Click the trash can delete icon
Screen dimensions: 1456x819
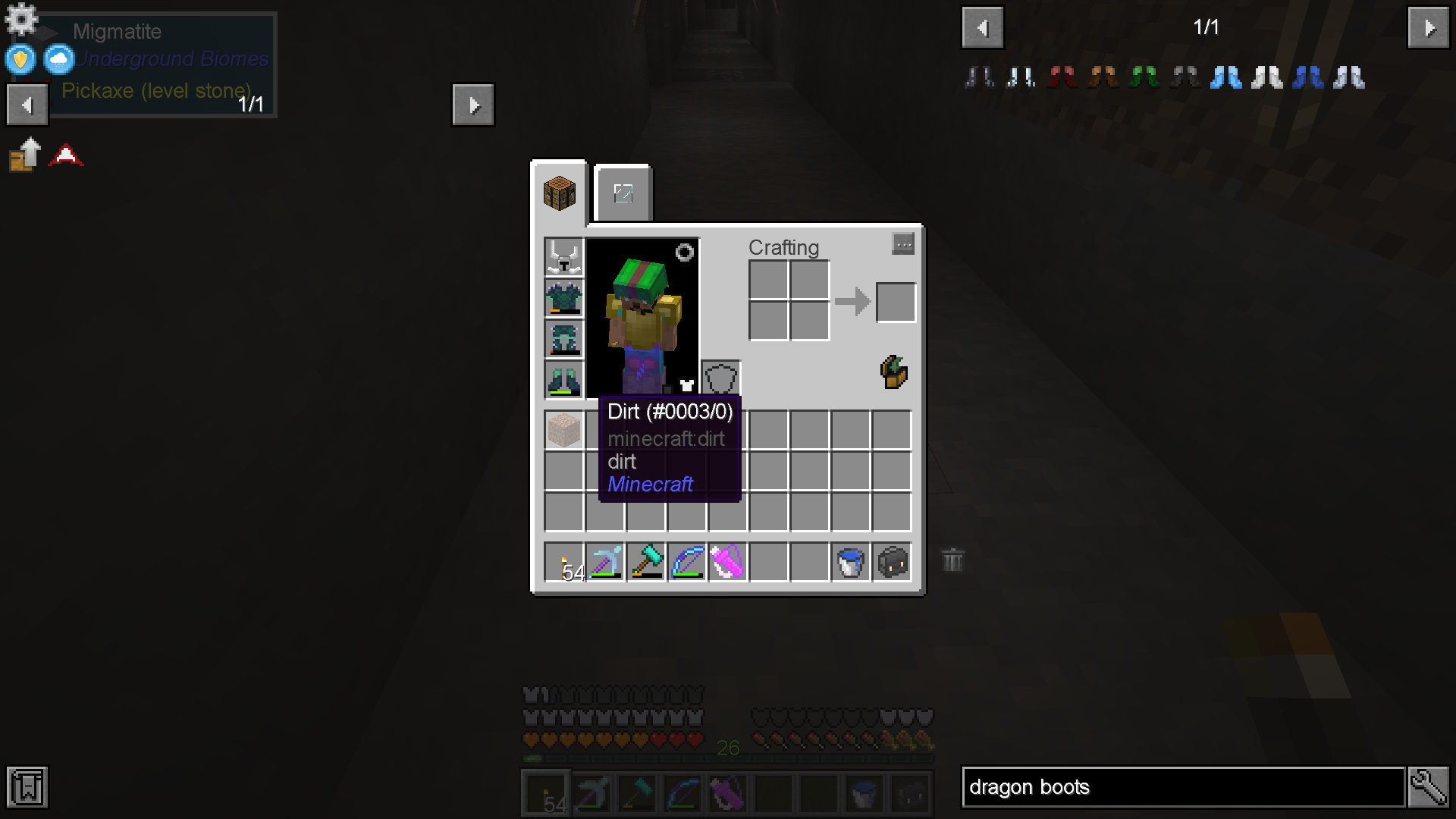pos(952,561)
